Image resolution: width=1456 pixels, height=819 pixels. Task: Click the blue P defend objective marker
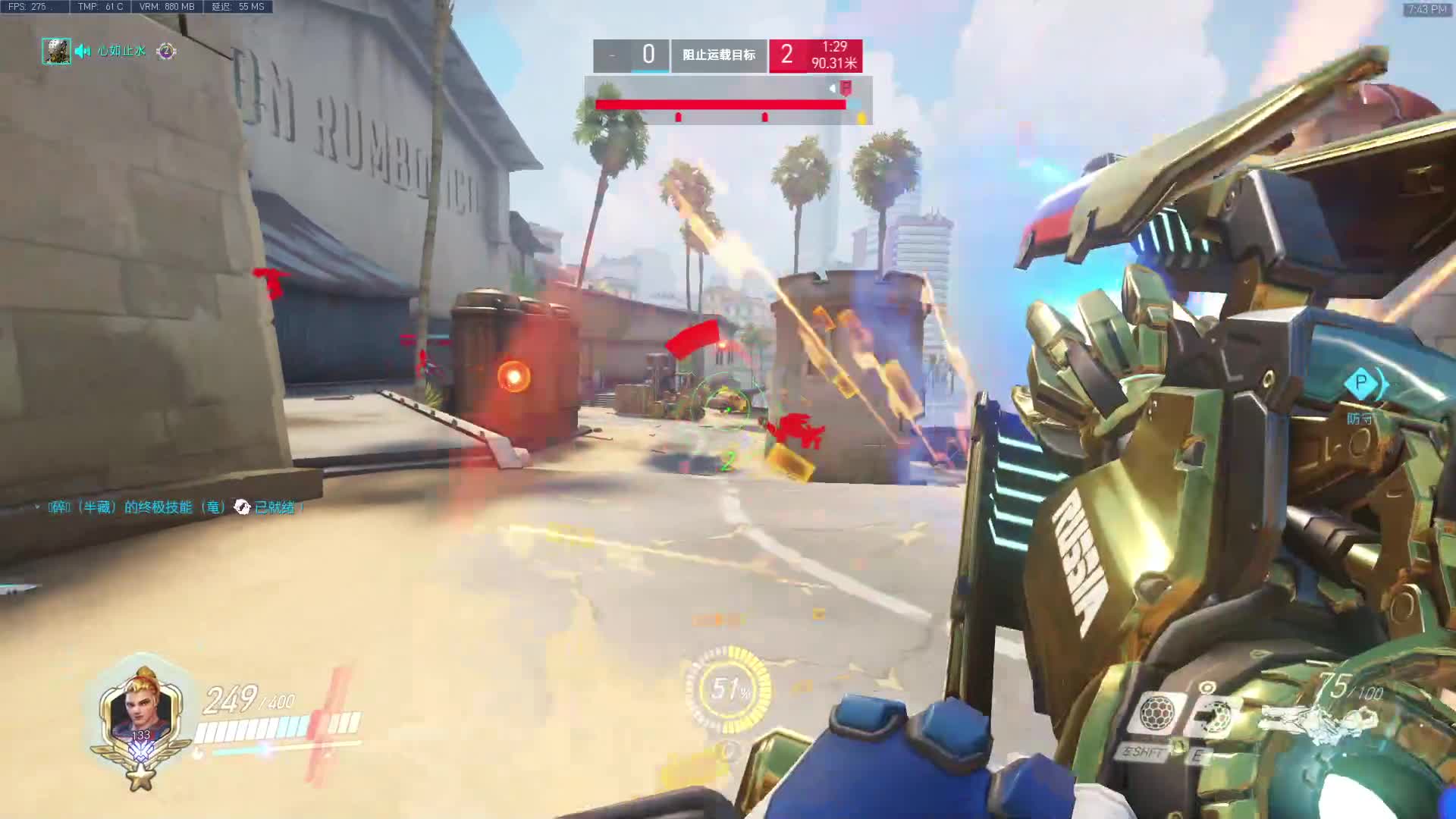coord(1360,382)
